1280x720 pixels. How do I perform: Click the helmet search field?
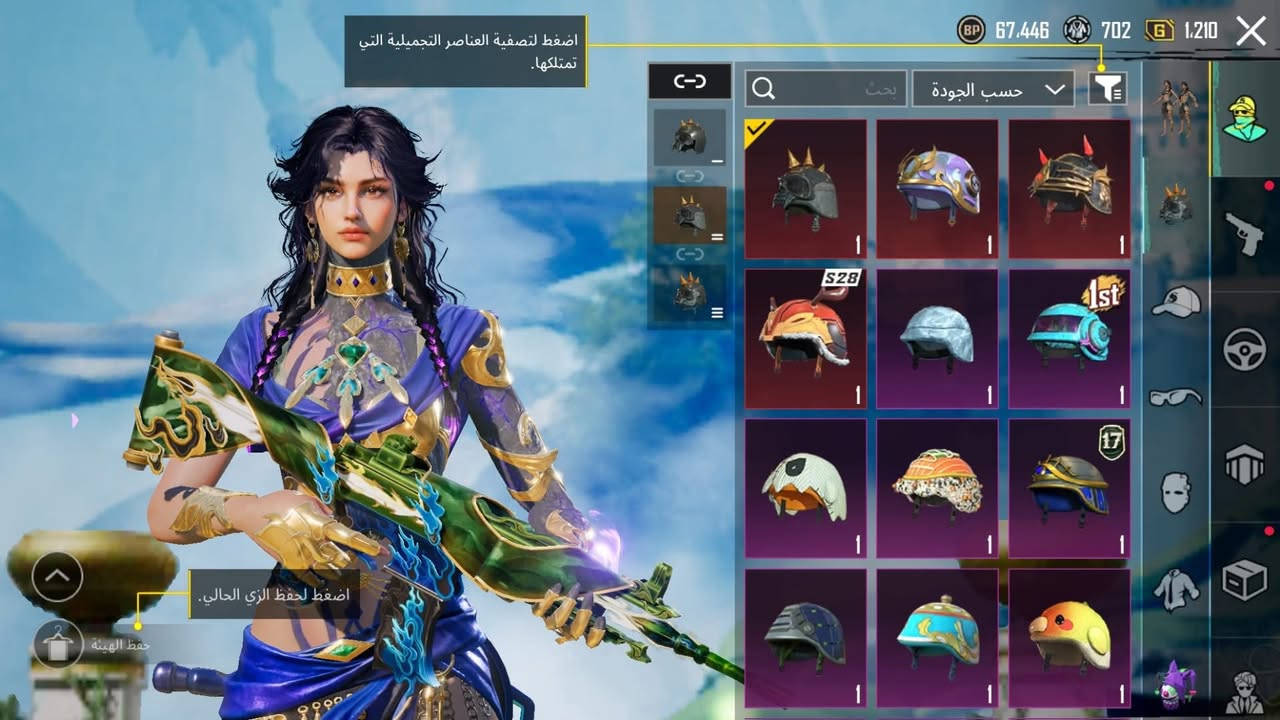click(826, 89)
